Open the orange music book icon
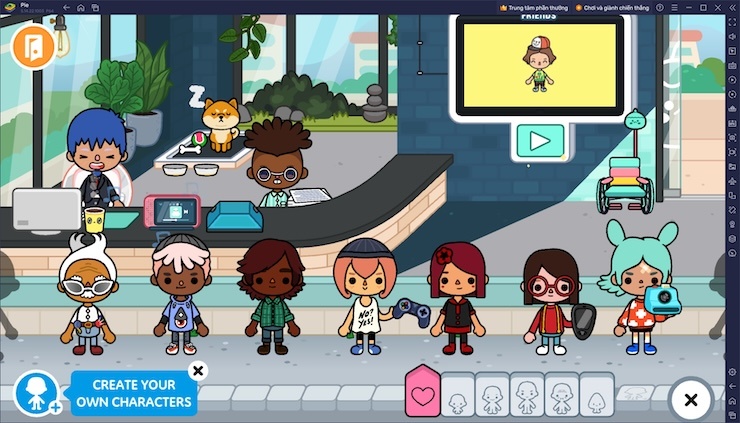The image size is (740, 423). tap(33, 47)
